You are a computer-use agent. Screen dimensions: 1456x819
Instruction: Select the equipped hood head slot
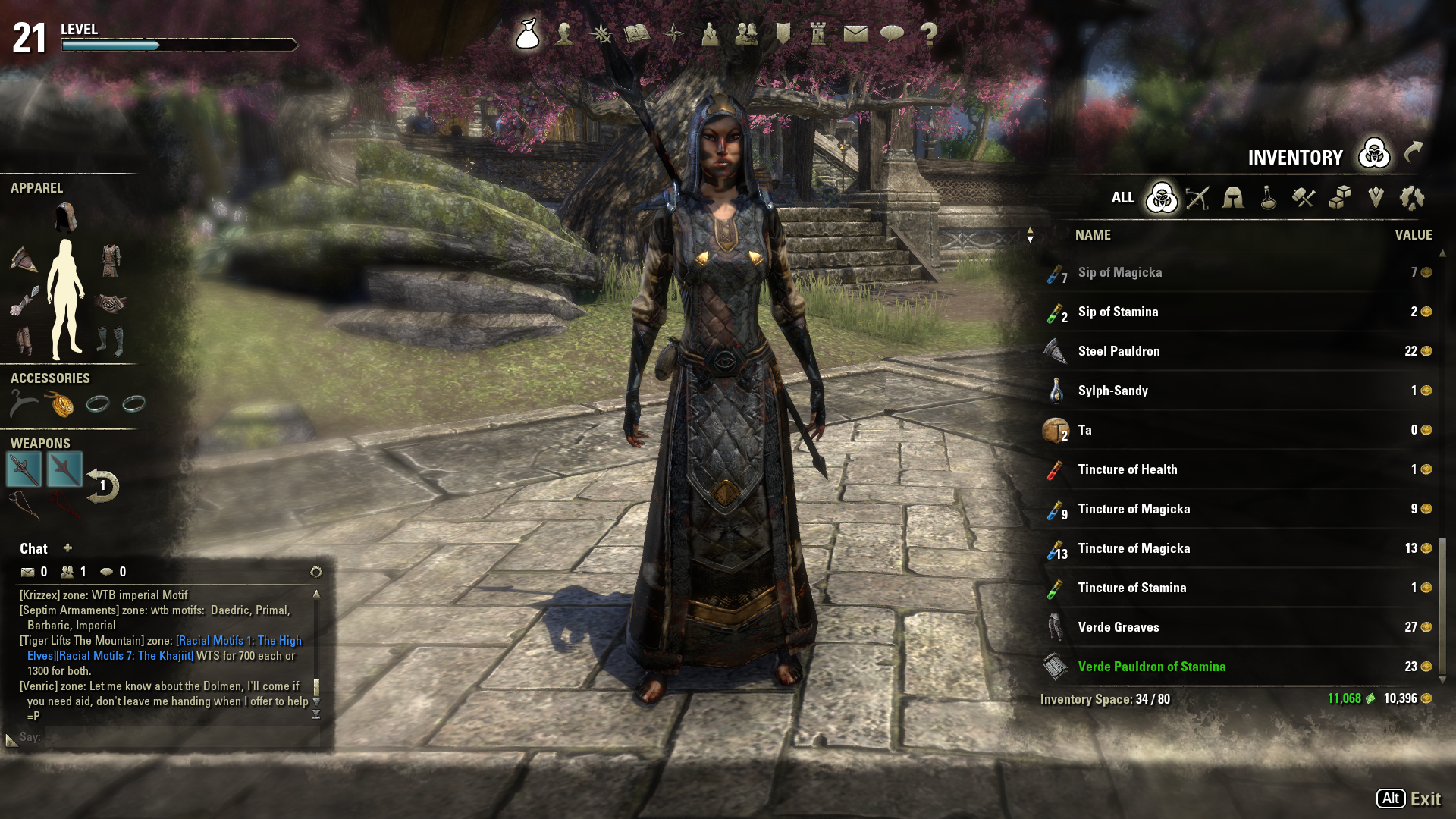(x=66, y=217)
